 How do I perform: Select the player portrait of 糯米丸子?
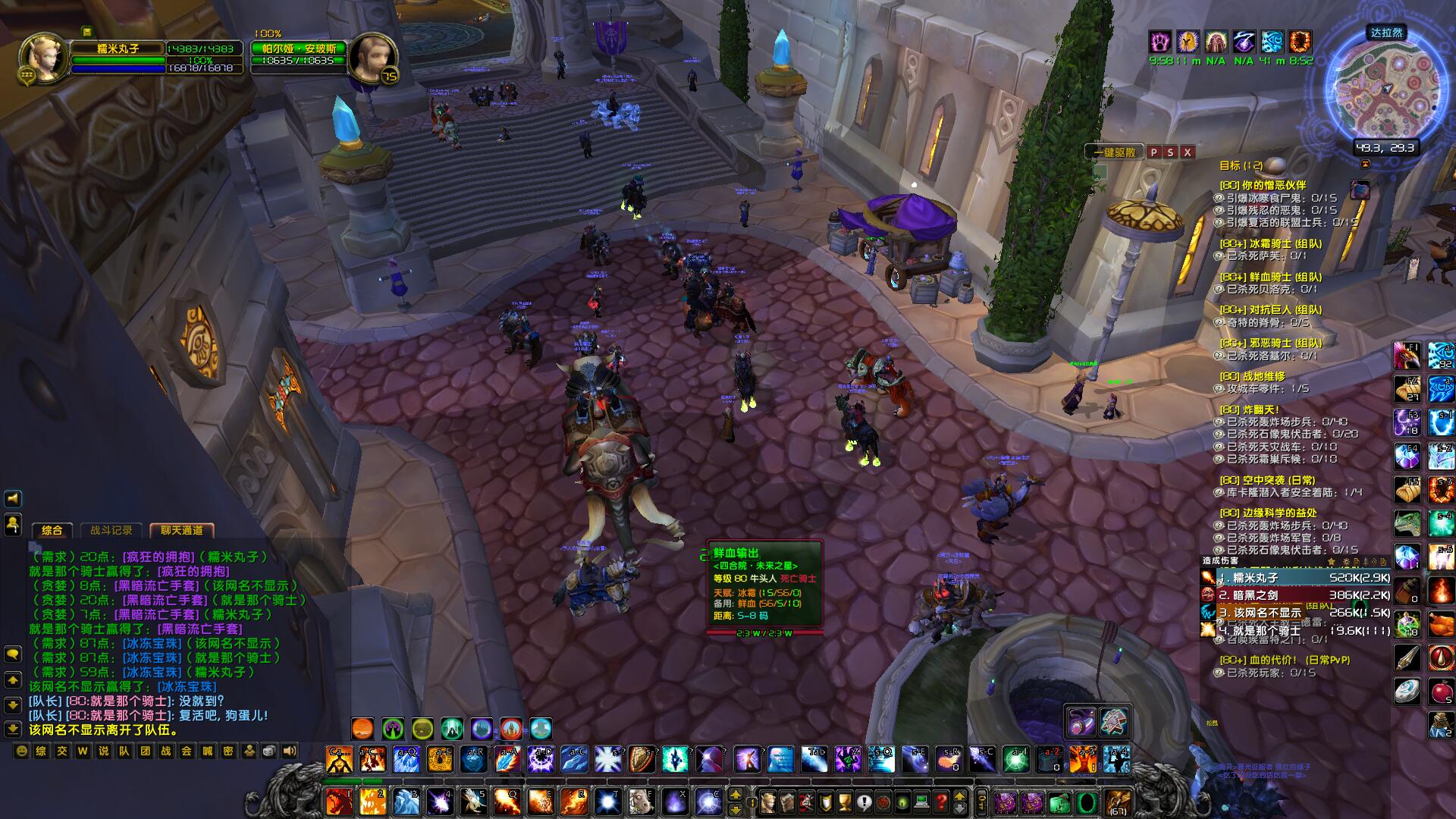44,58
